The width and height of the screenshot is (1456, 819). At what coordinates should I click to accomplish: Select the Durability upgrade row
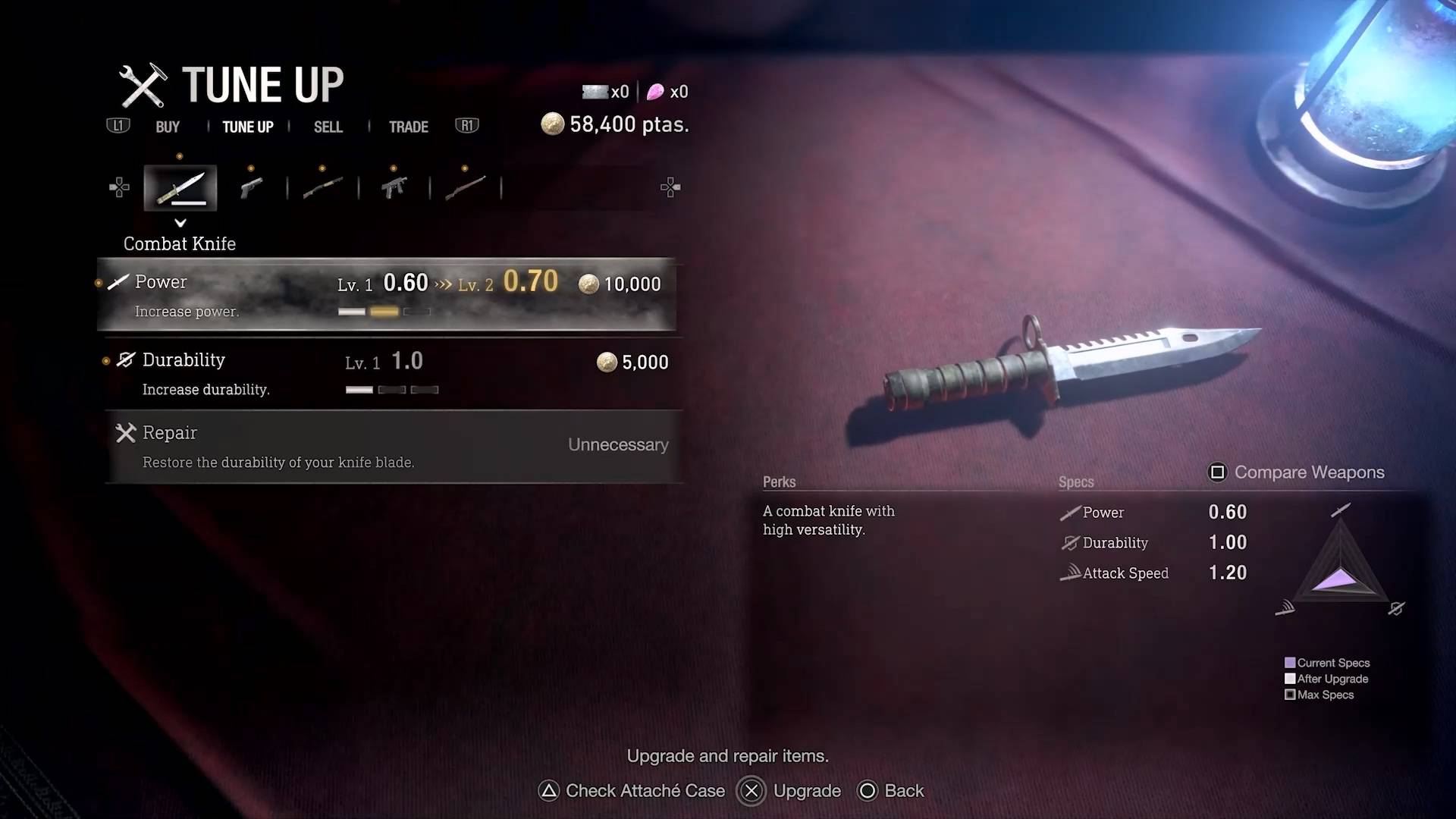pyautogui.click(x=387, y=373)
